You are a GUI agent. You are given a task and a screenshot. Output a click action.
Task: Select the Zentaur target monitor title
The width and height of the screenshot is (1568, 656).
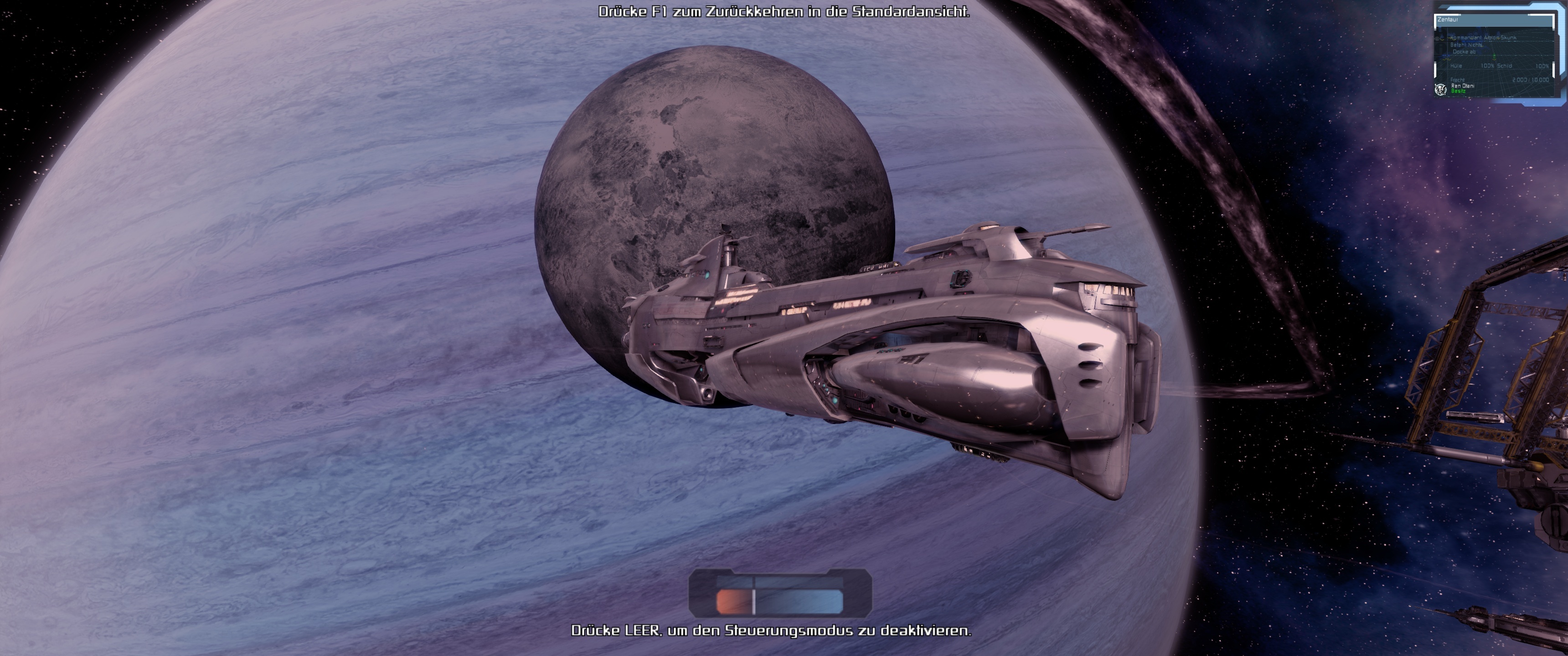[x=1448, y=20]
